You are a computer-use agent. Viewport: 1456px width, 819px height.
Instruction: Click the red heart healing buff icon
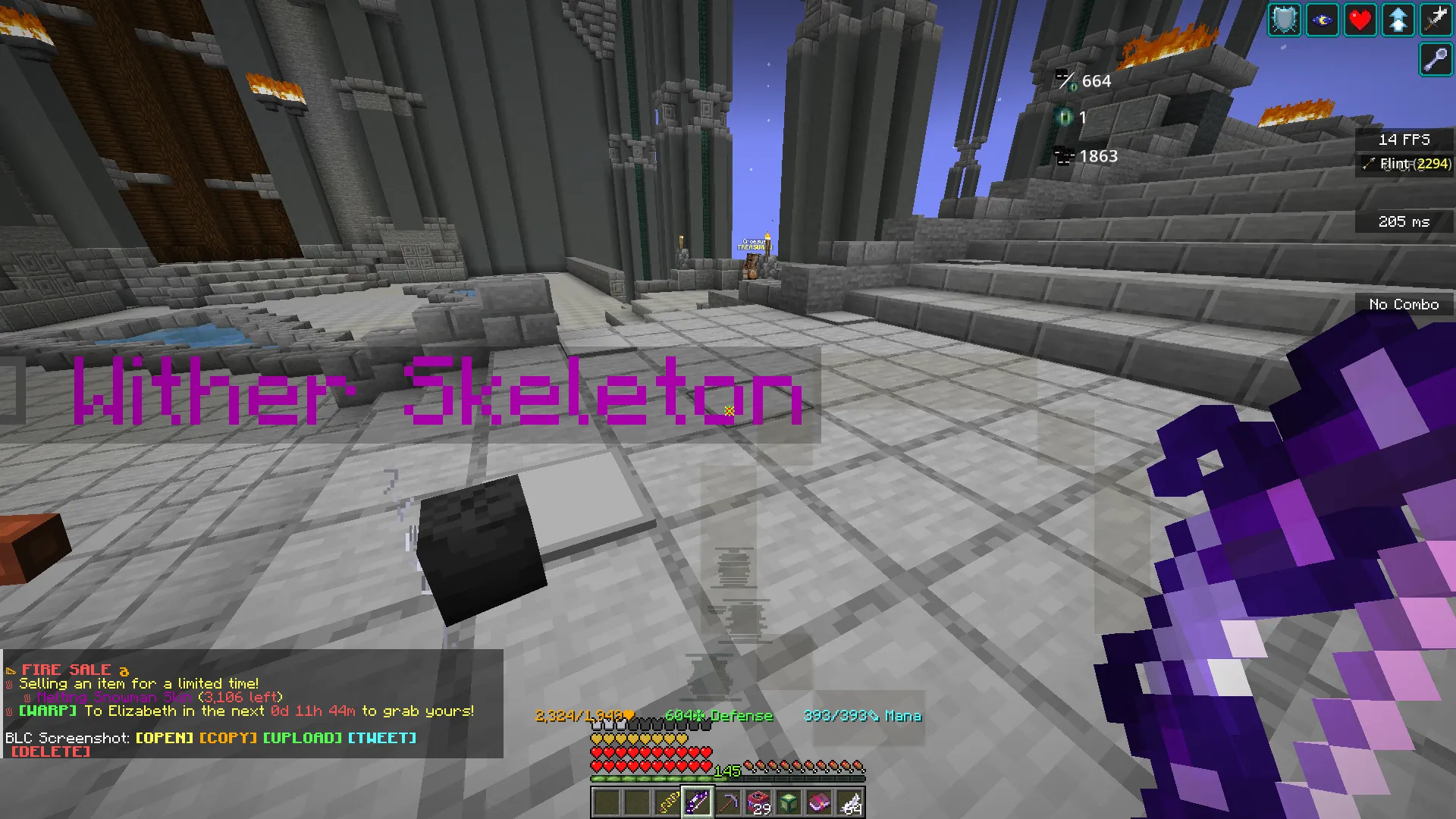1360,20
